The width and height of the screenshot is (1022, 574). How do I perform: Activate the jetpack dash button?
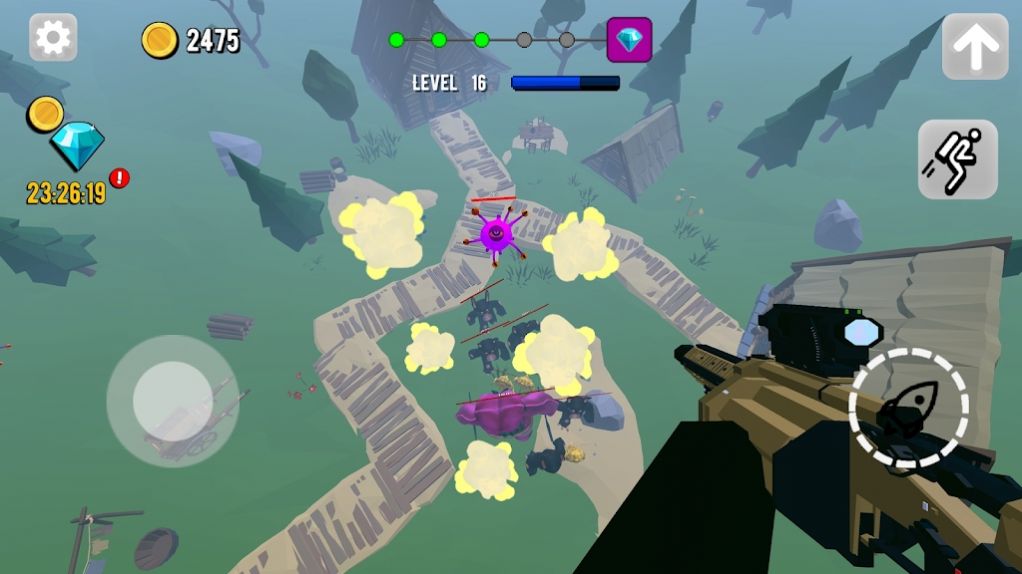(x=957, y=159)
